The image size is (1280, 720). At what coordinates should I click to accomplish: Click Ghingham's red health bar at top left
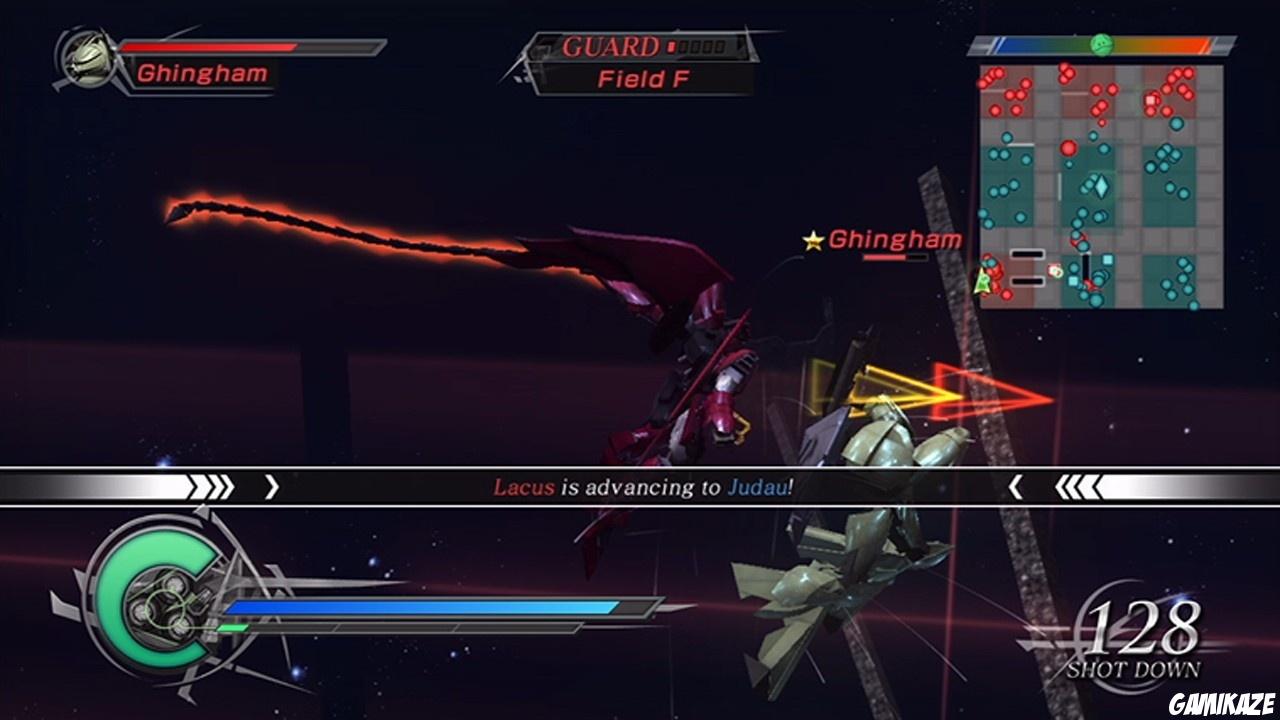pyautogui.click(x=210, y=46)
